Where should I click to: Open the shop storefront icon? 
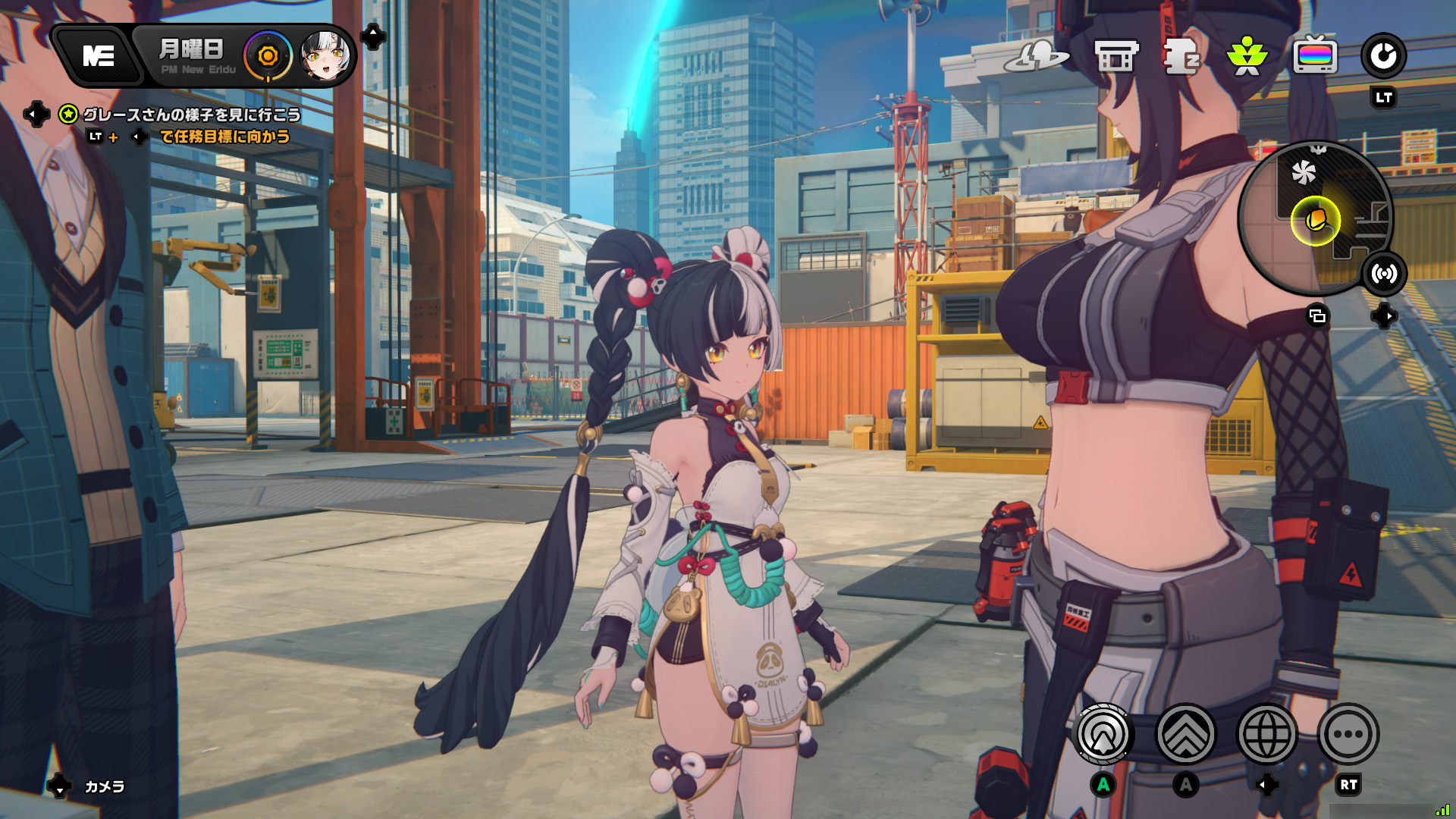1116,56
